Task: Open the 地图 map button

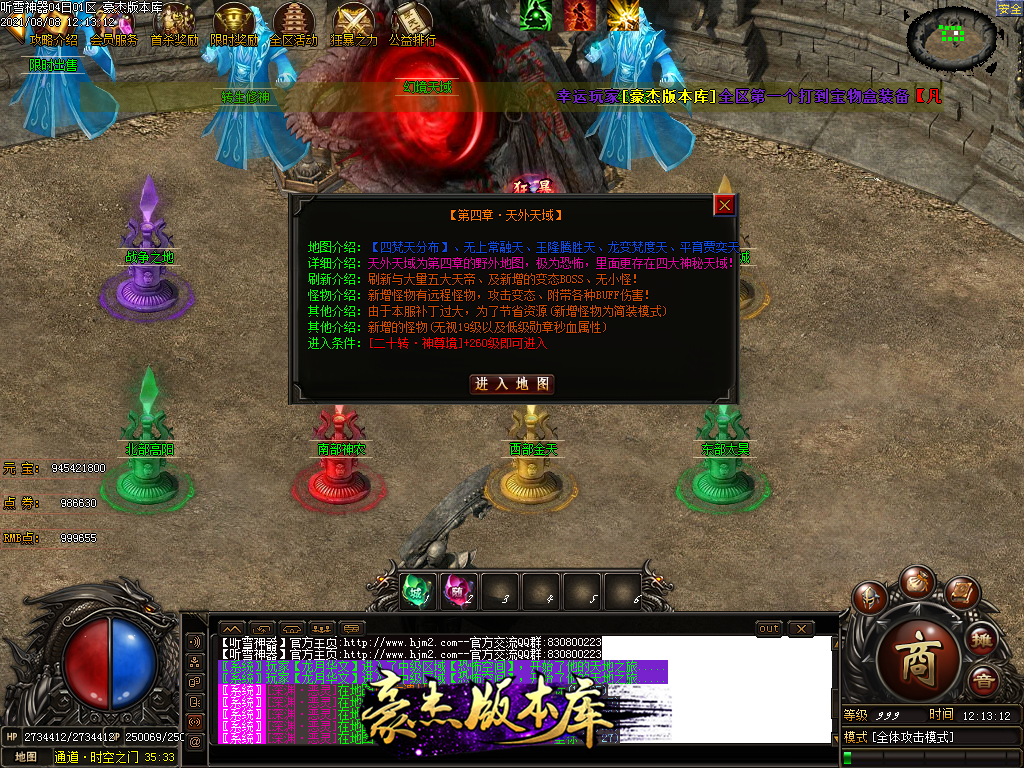Action: pos(26,757)
